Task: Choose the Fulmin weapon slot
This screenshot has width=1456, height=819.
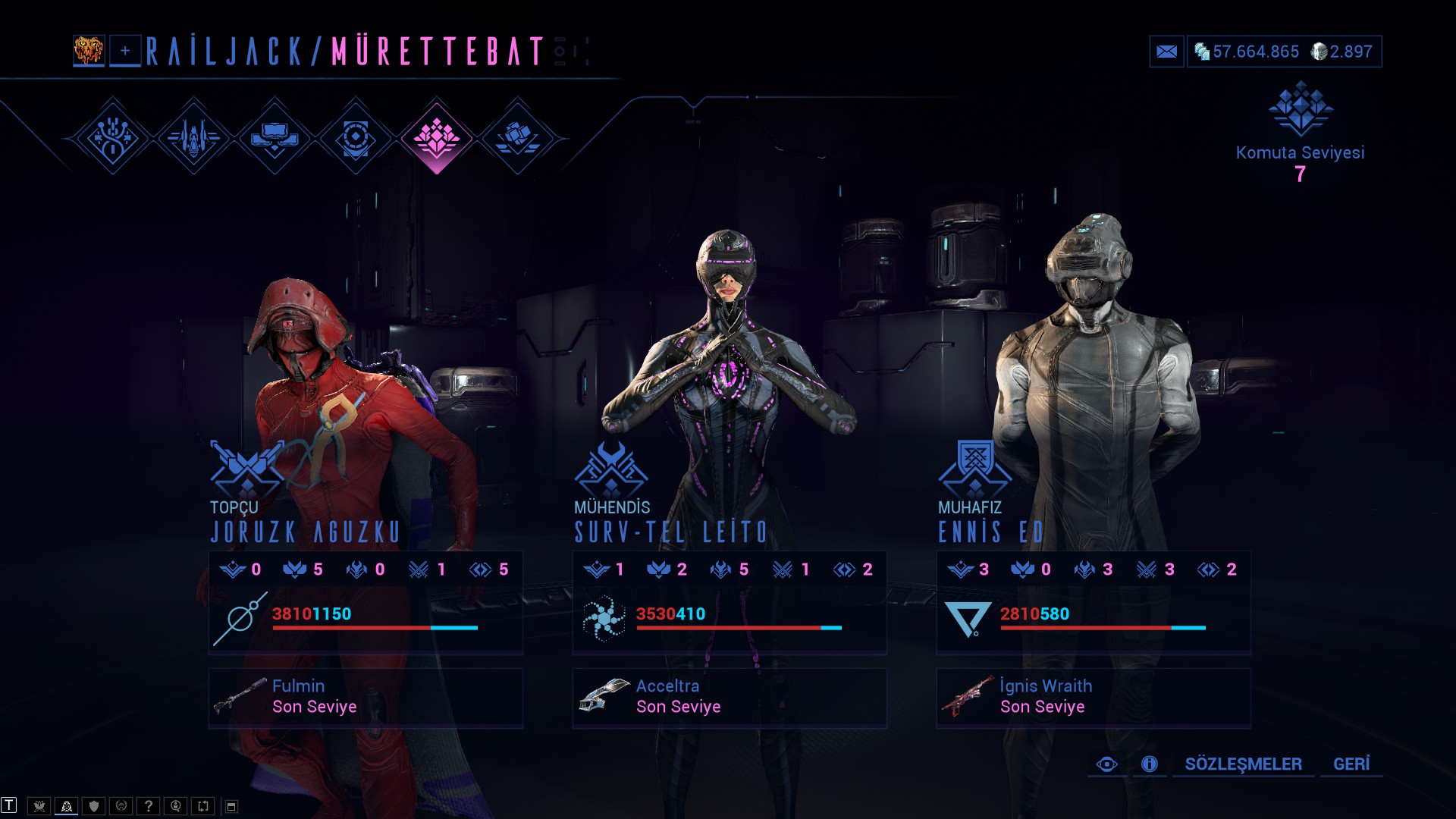Action: 366,698
